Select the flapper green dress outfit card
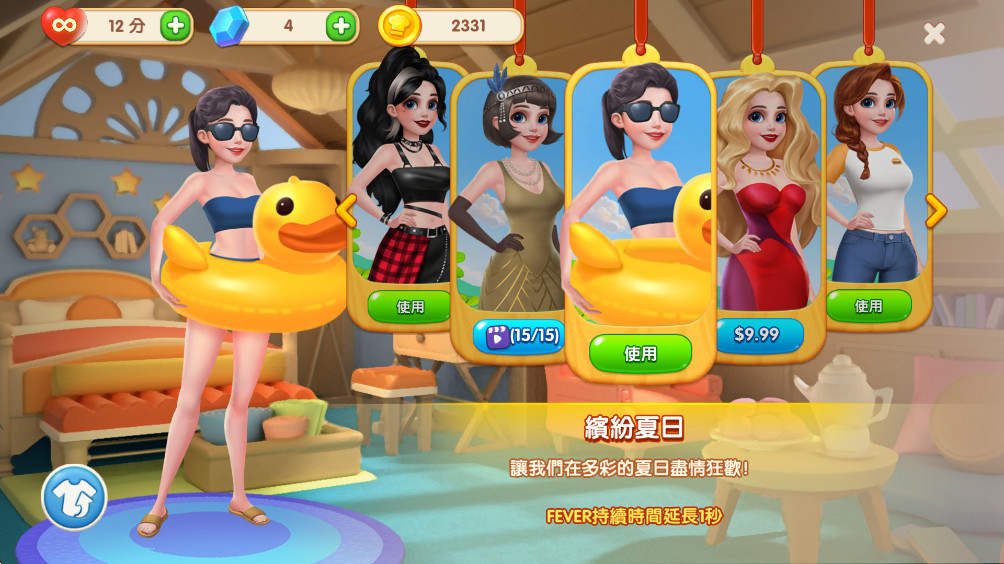Screen dimensions: 1004x564 pyautogui.click(x=510, y=200)
